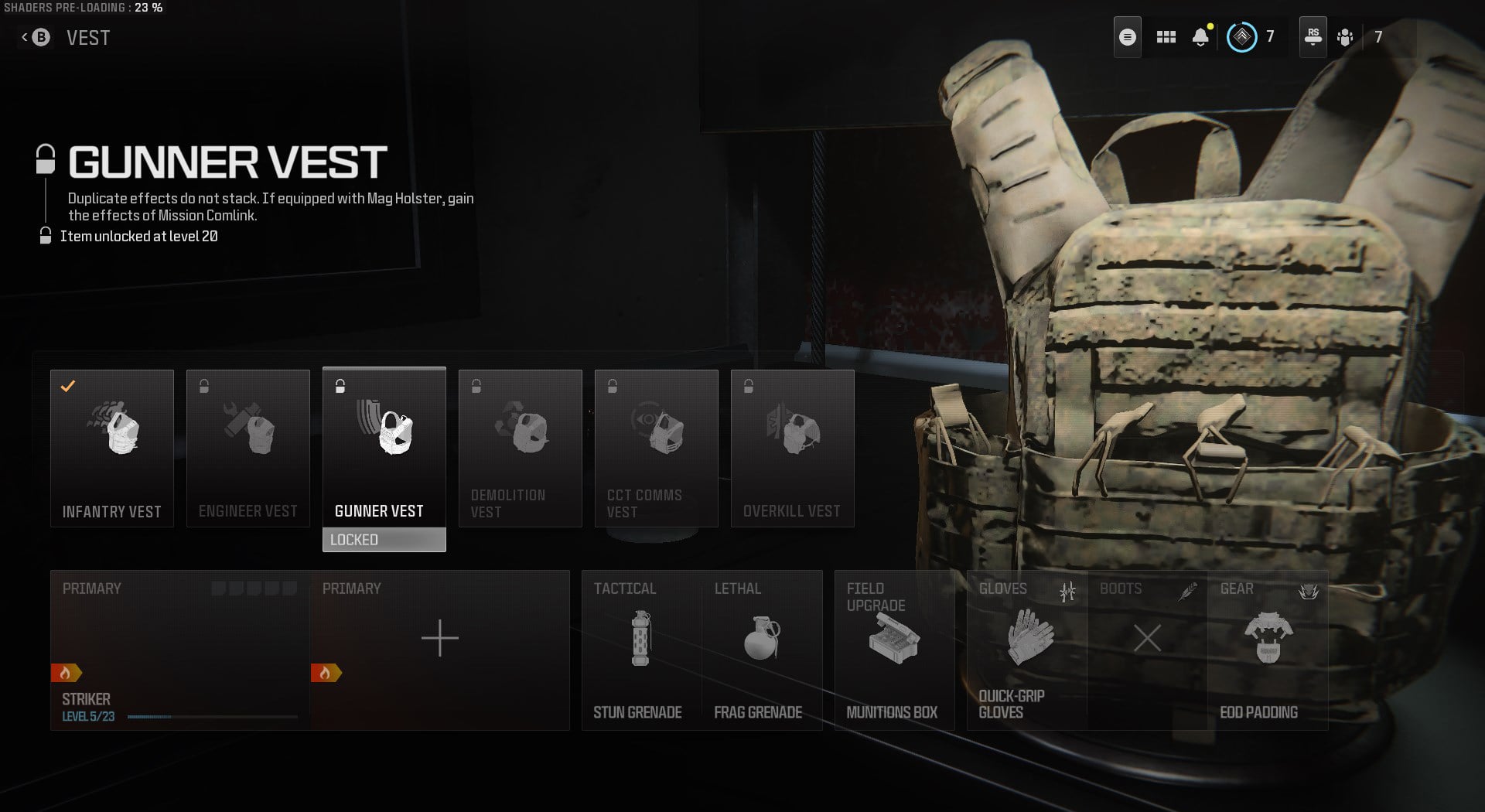1485x812 pixels.
Task: Click the battle pass emblem with blue ring
Action: pyautogui.click(x=1244, y=36)
